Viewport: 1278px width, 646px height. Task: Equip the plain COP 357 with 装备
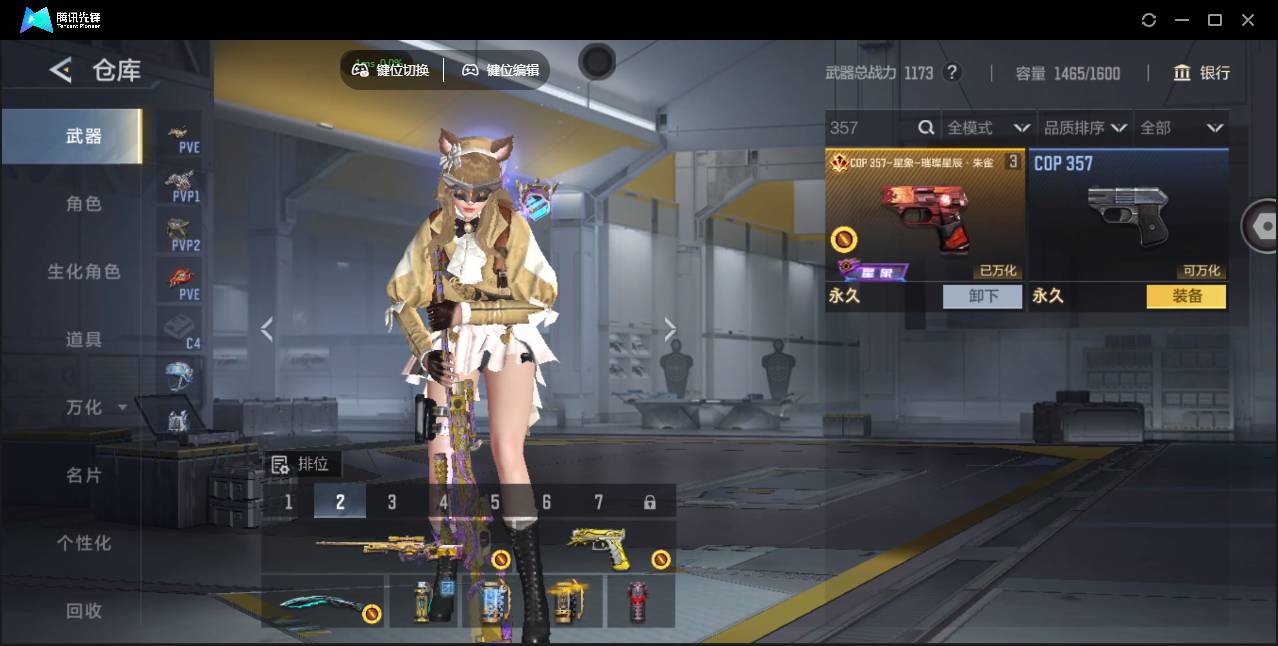pyautogui.click(x=1186, y=297)
